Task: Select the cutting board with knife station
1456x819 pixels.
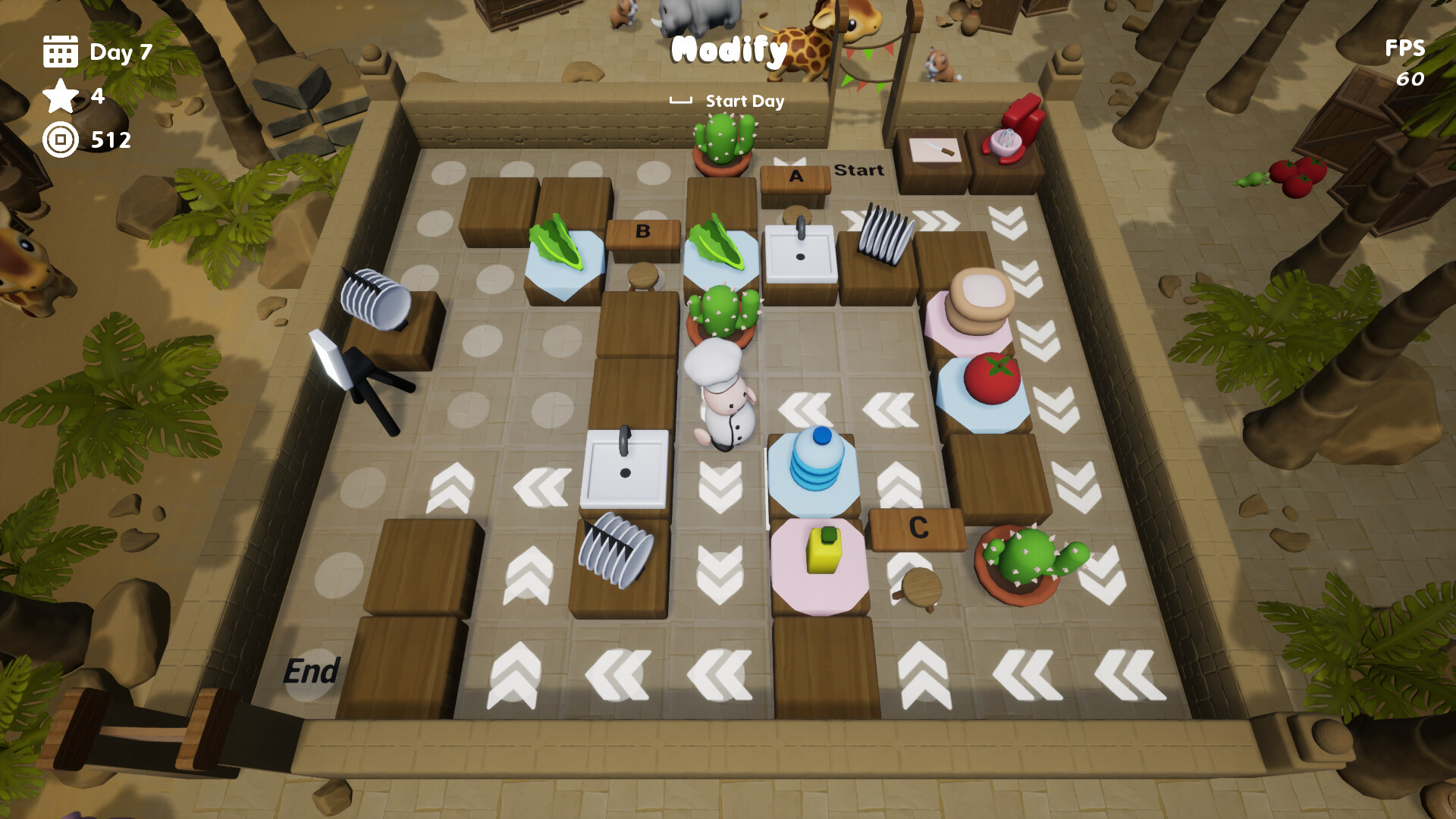Action: (934, 149)
